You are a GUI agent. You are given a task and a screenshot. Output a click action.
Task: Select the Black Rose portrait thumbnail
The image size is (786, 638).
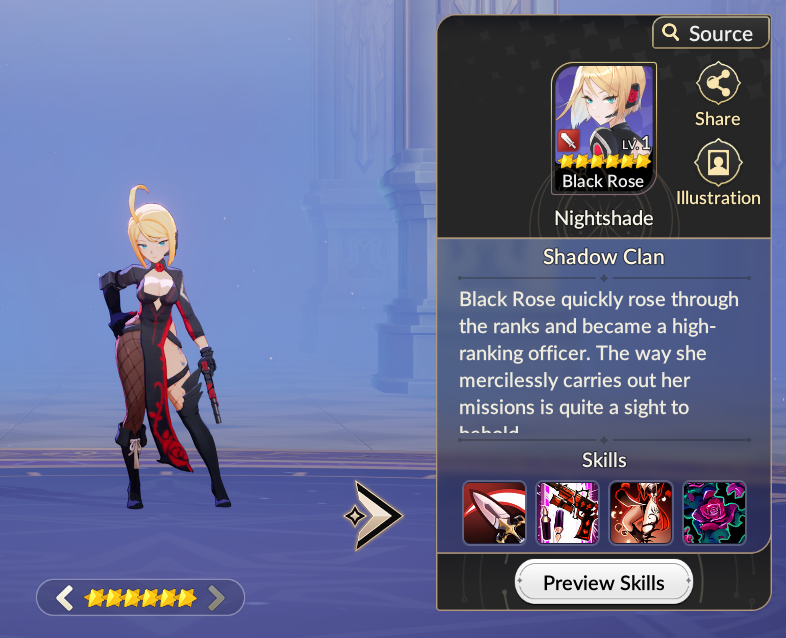pyautogui.click(x=604, y=128)
